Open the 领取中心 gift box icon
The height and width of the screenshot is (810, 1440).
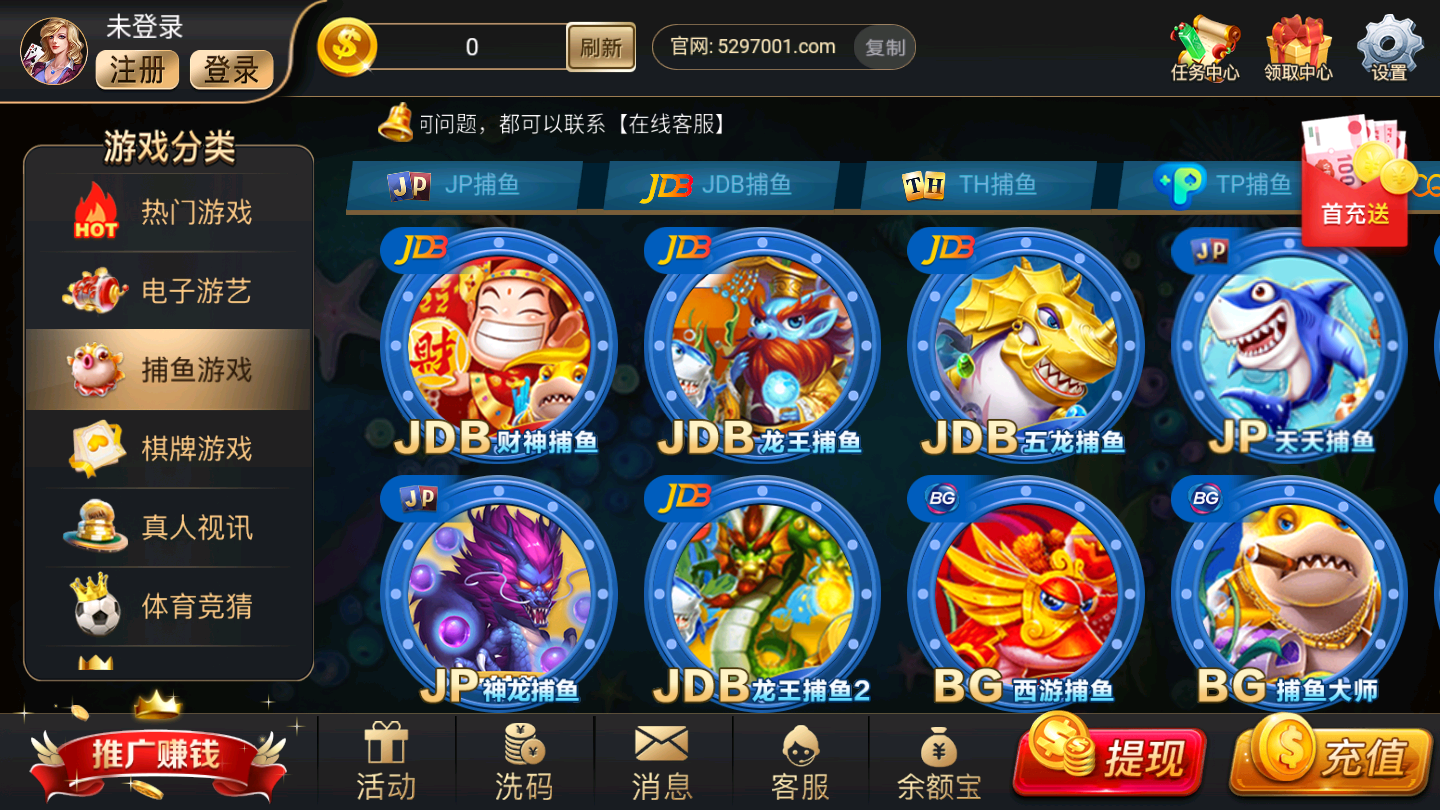point(1298,48)
